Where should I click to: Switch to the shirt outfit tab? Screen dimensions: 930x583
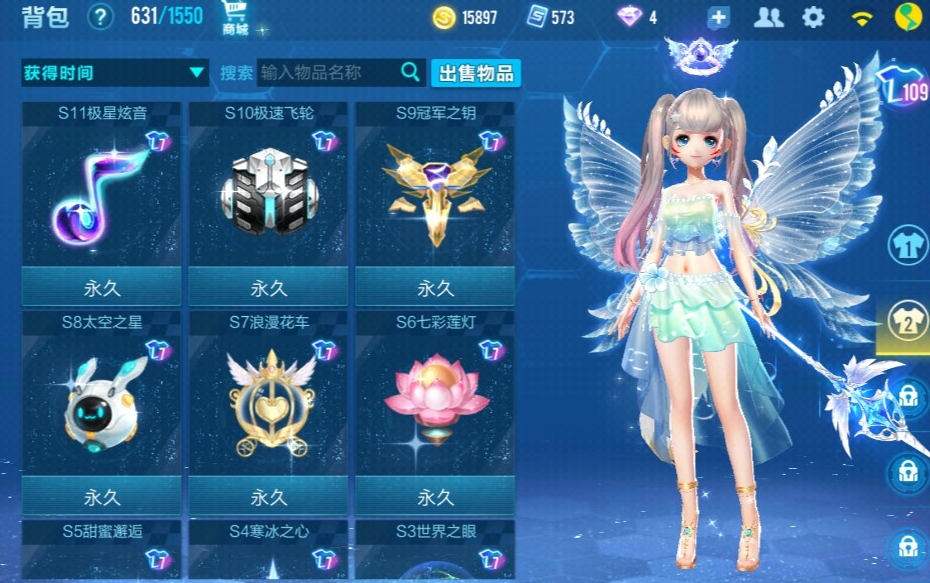coord(908,245)
